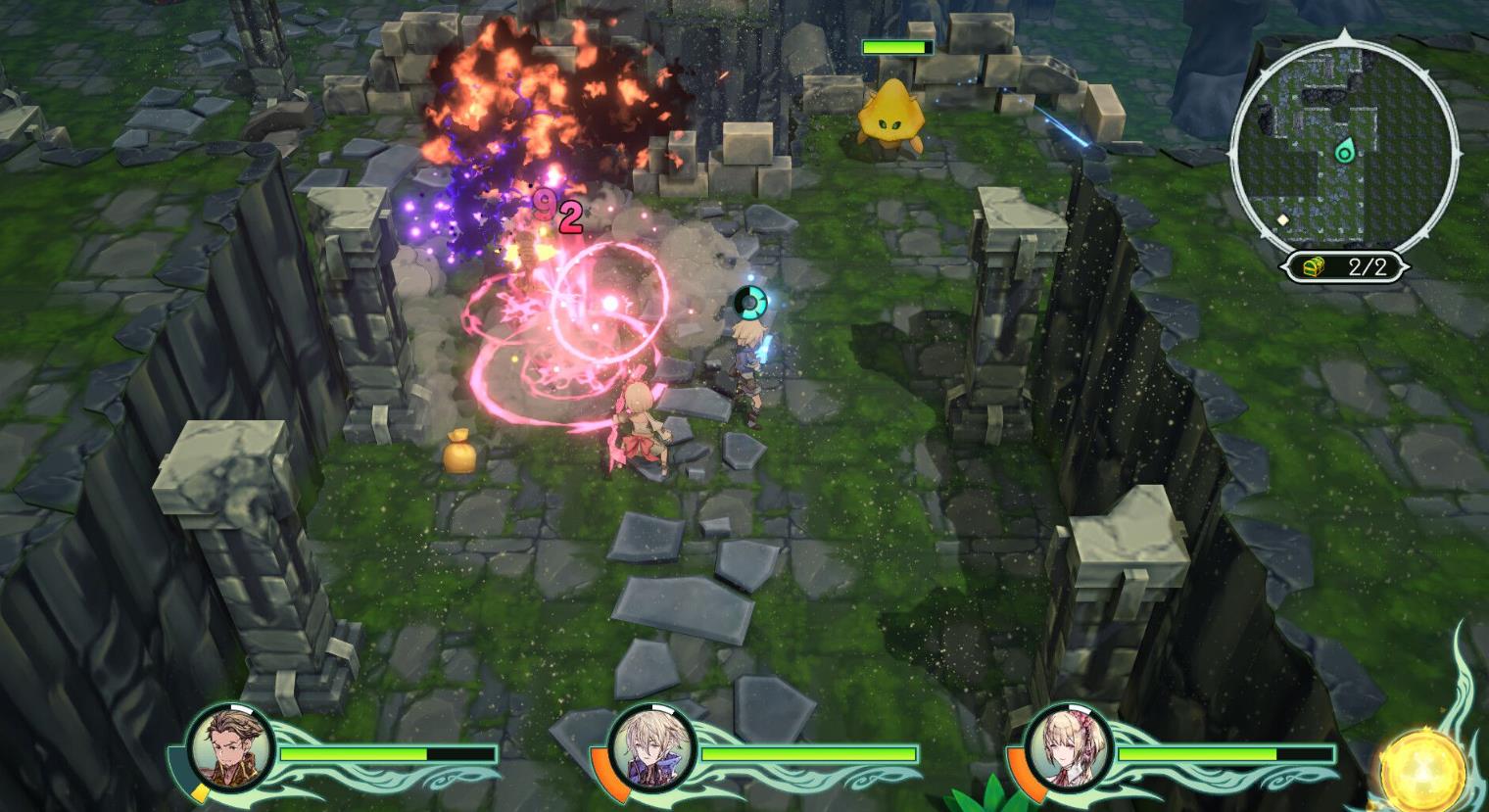Viewport: 1489px width, 812px height.
Task: Click the circular minimap
Action: (x=1344, y=145)
